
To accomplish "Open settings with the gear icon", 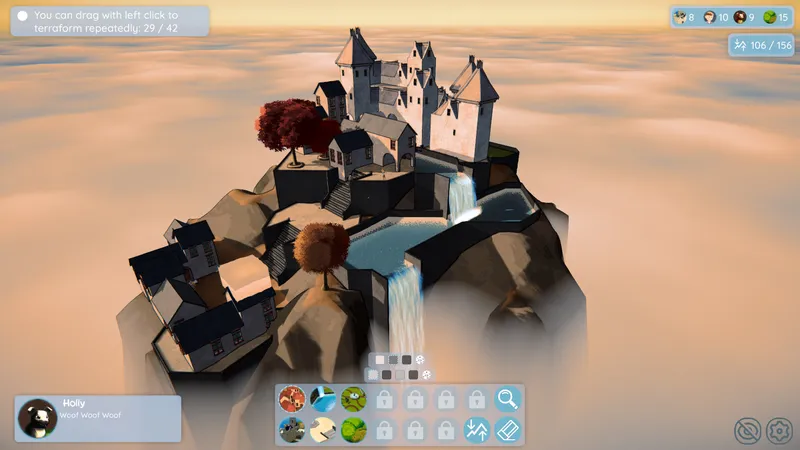I will tap(778, 431).
